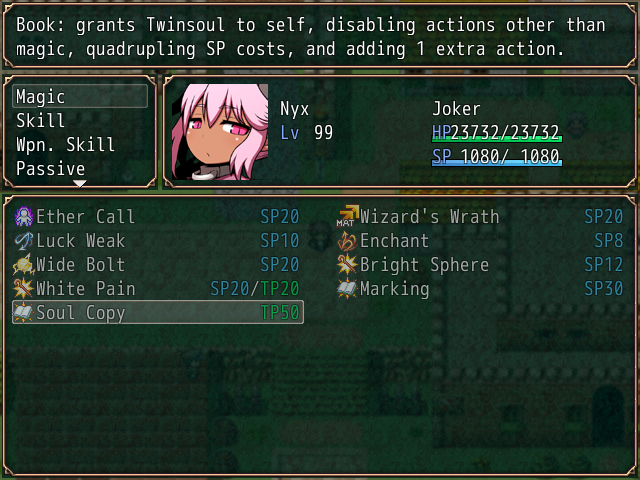The width and height of the screenshot is (640, 480).
Task: Click the category list down arrow
Action: (x=80, y=184)
